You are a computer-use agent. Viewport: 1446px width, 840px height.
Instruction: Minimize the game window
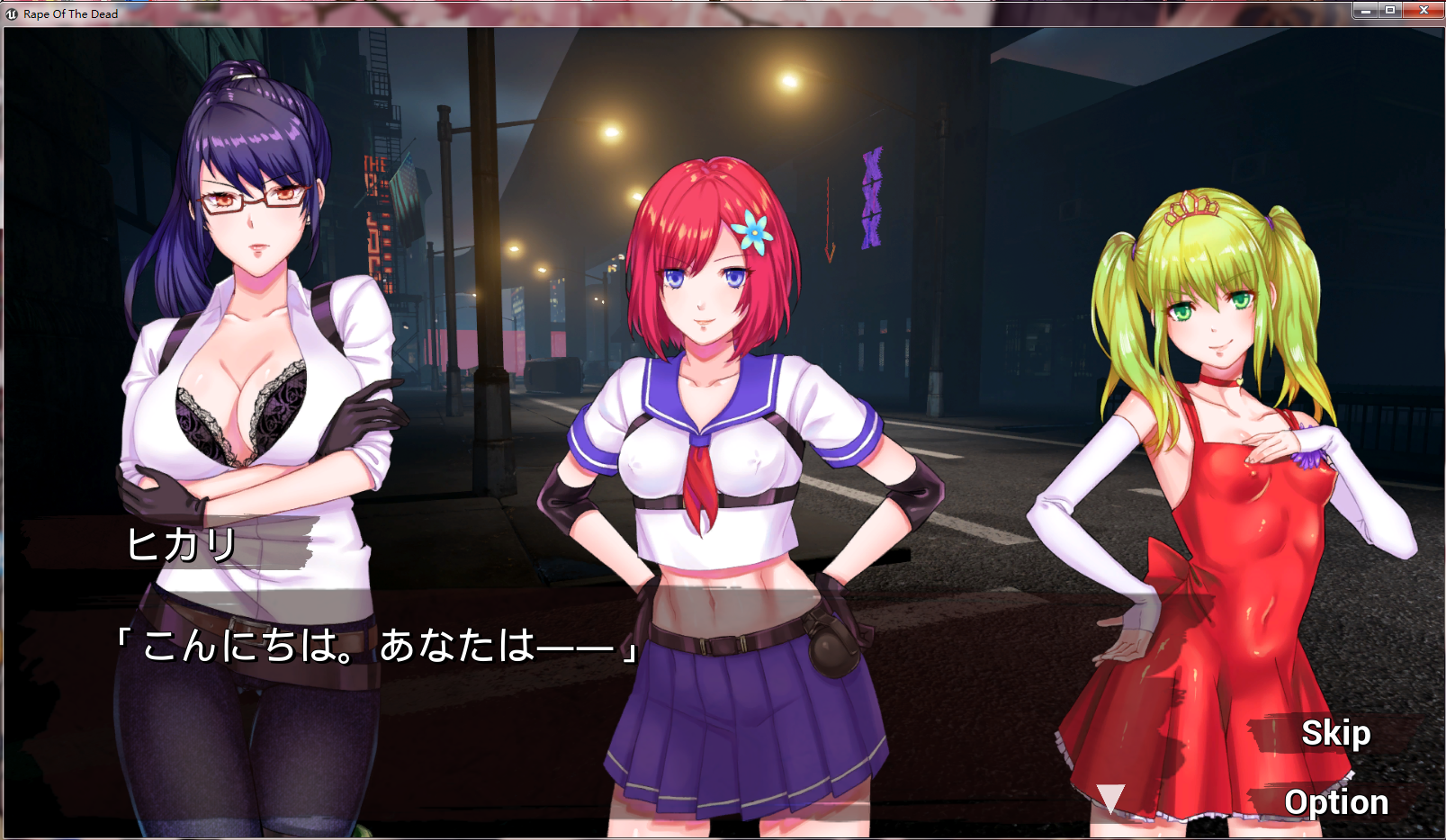1365,10
